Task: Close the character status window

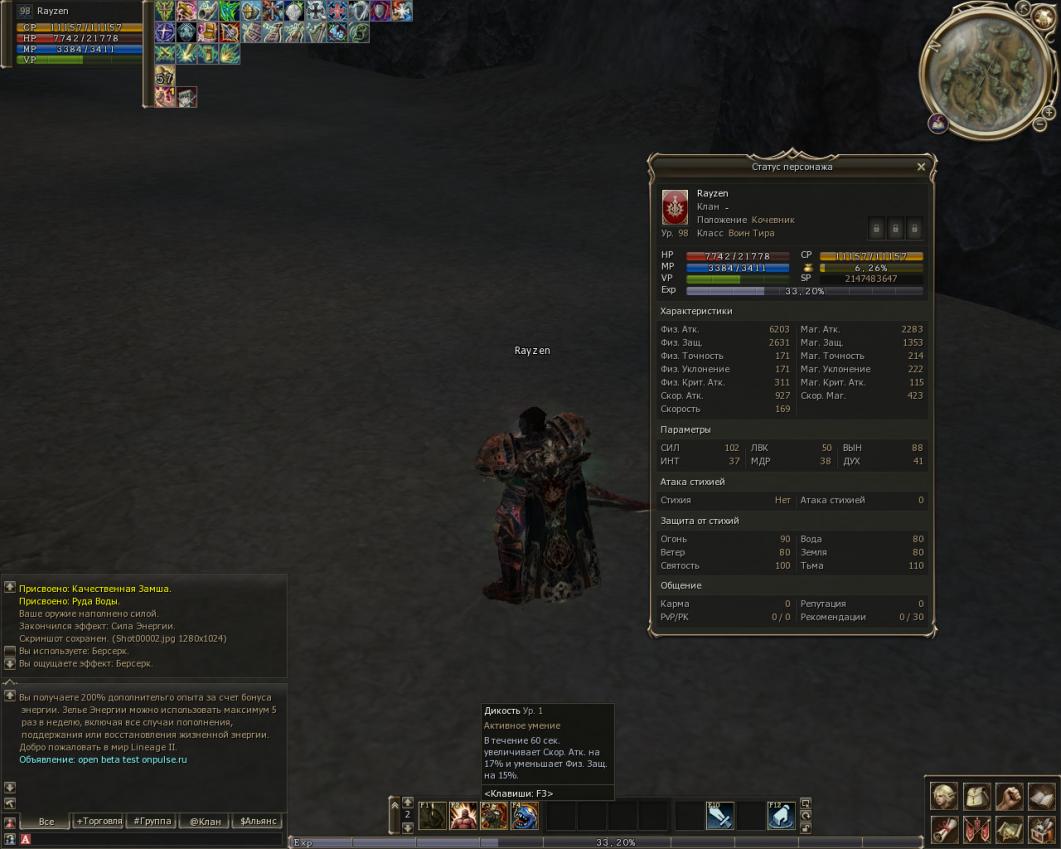Action: pos(921,167)
